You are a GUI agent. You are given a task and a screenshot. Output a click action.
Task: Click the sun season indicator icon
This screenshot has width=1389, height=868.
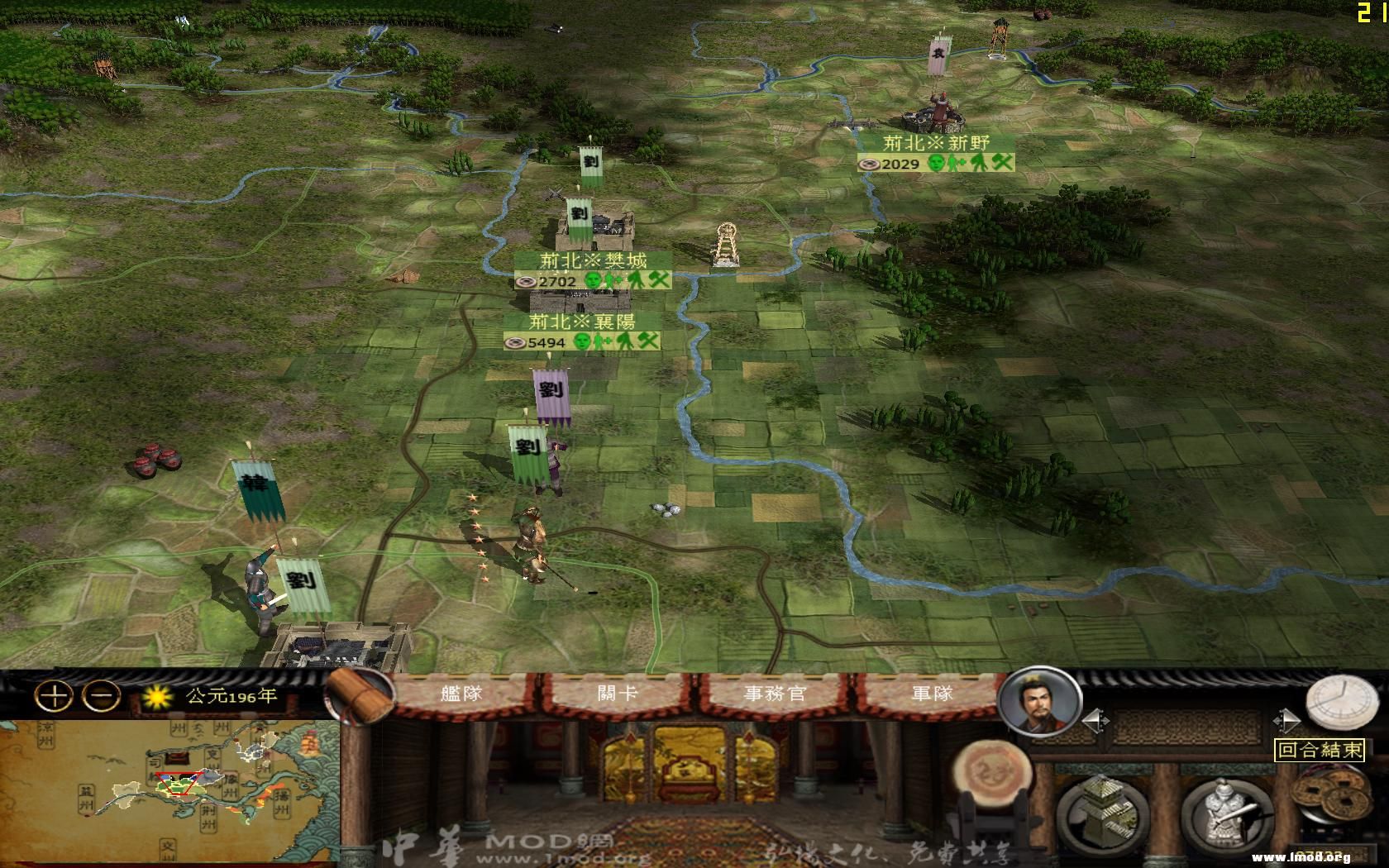(x=157, y=697)
